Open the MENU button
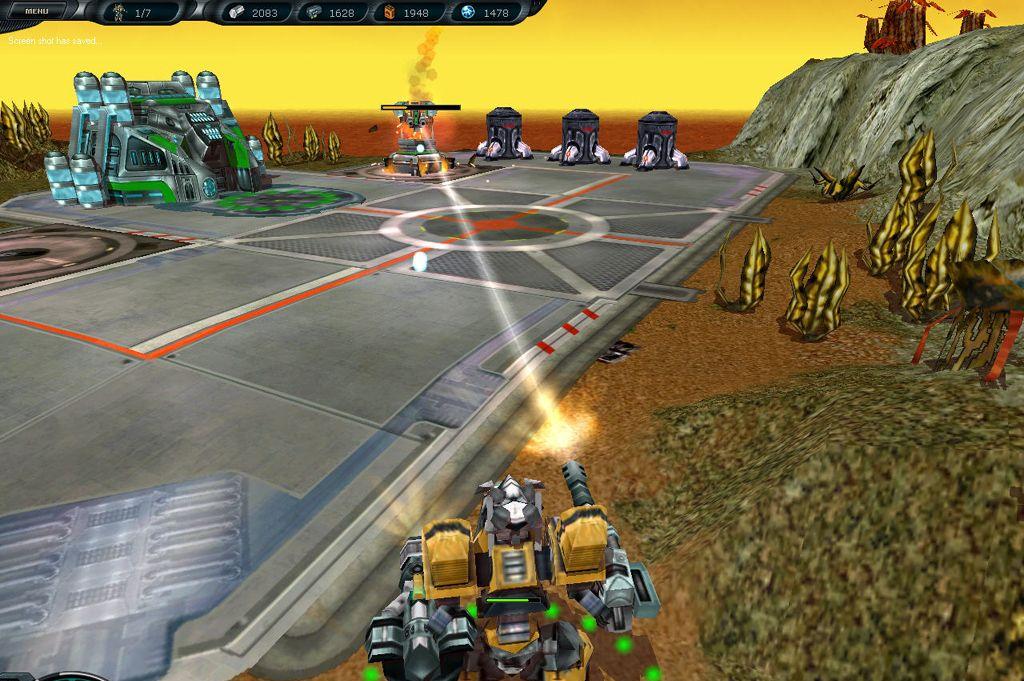 pyautogui.click(x=37, y=12)
